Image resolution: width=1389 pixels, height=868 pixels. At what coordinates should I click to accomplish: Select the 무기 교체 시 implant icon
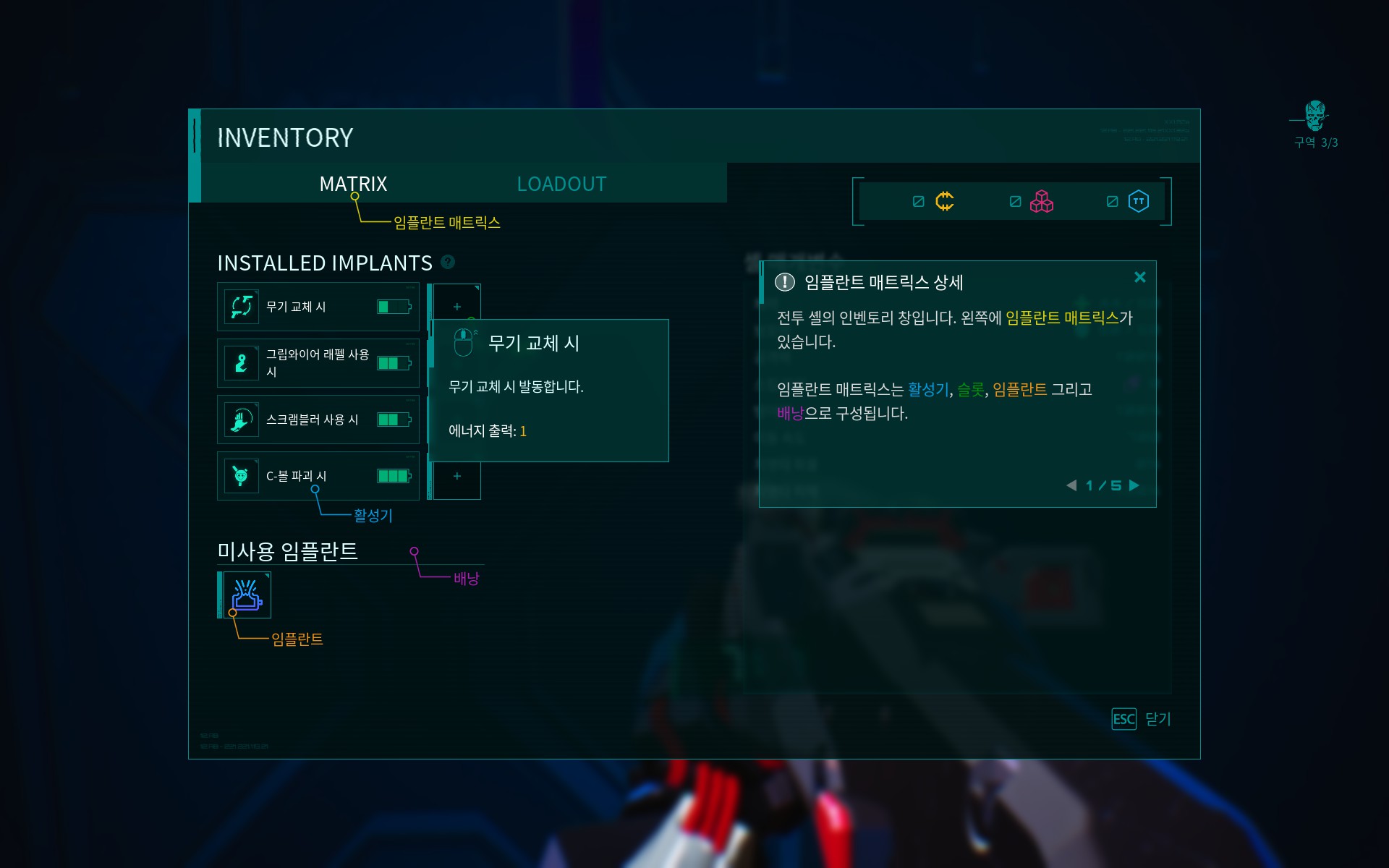[241, 306]
